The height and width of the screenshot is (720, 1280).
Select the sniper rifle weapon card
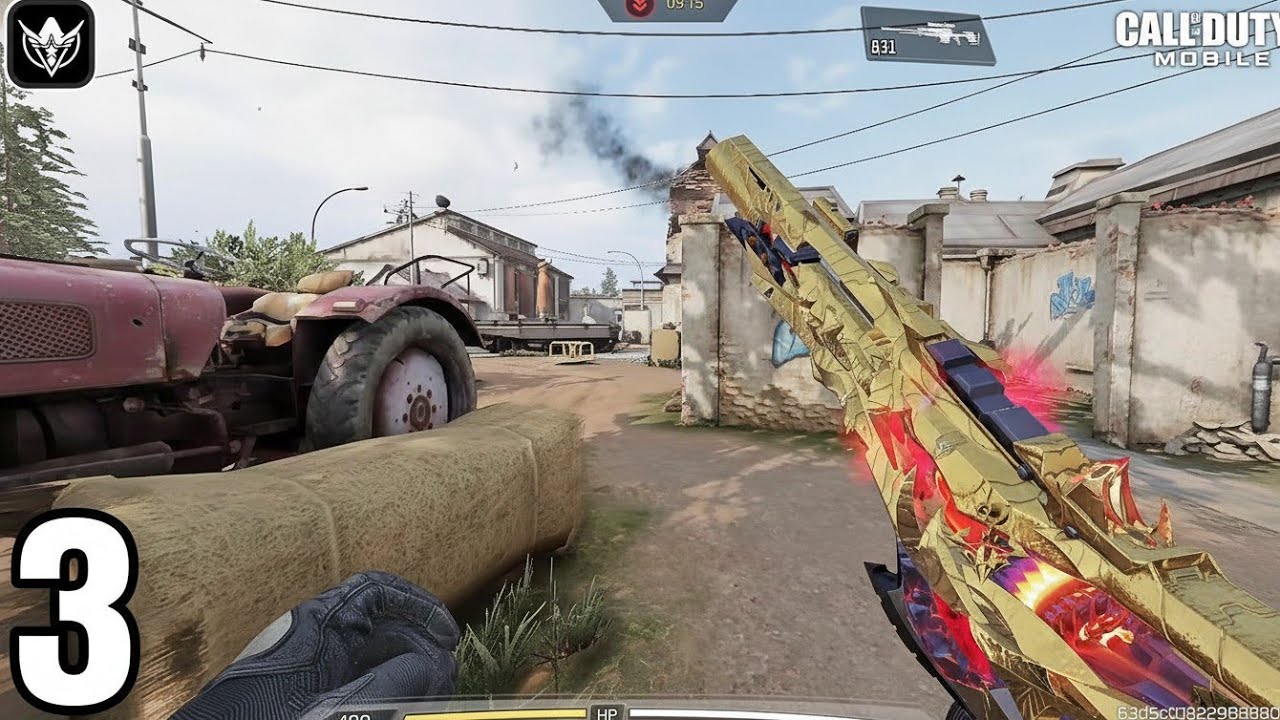coord(927,35)
